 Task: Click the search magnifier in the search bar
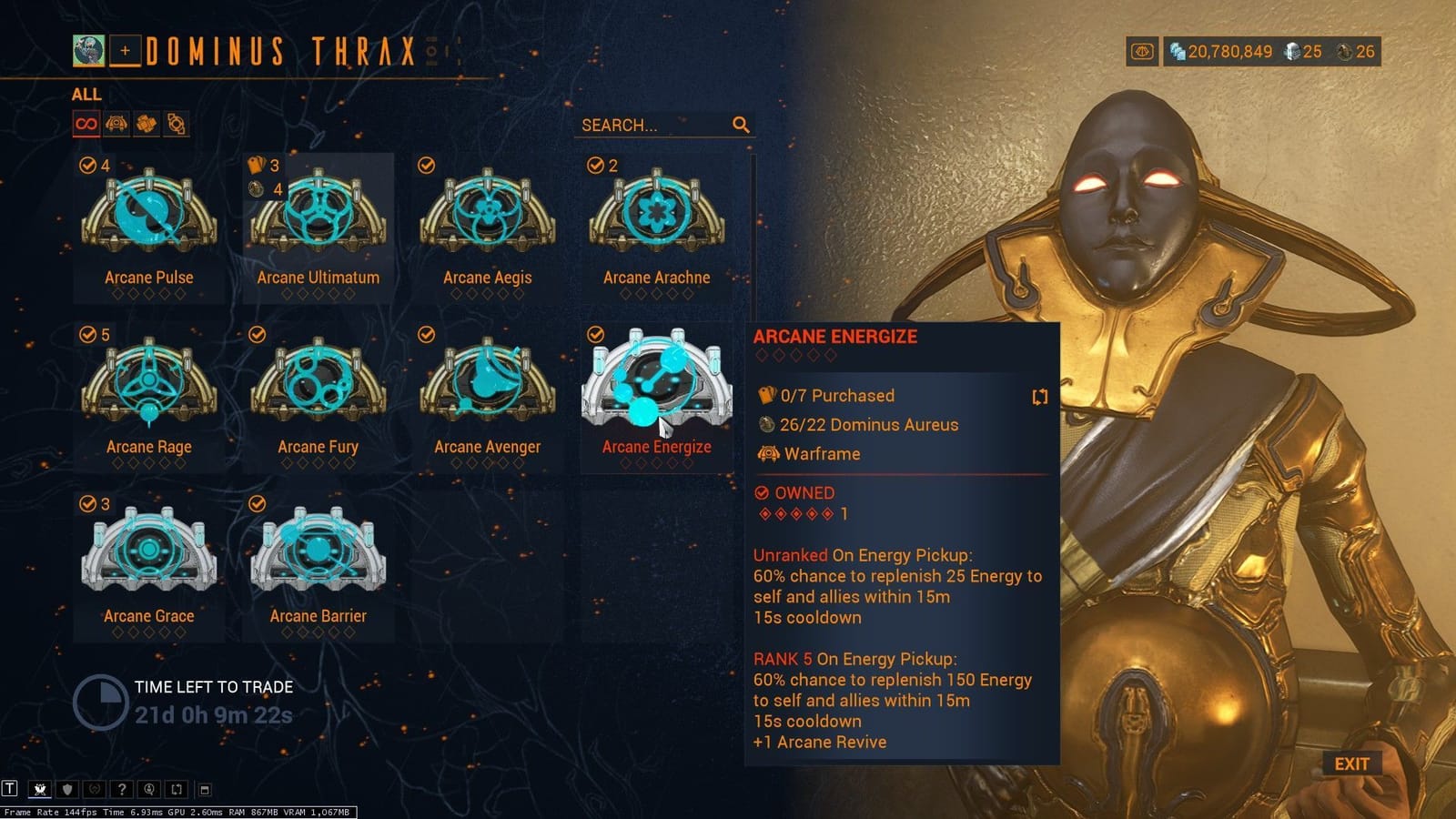tap(741, 125)
